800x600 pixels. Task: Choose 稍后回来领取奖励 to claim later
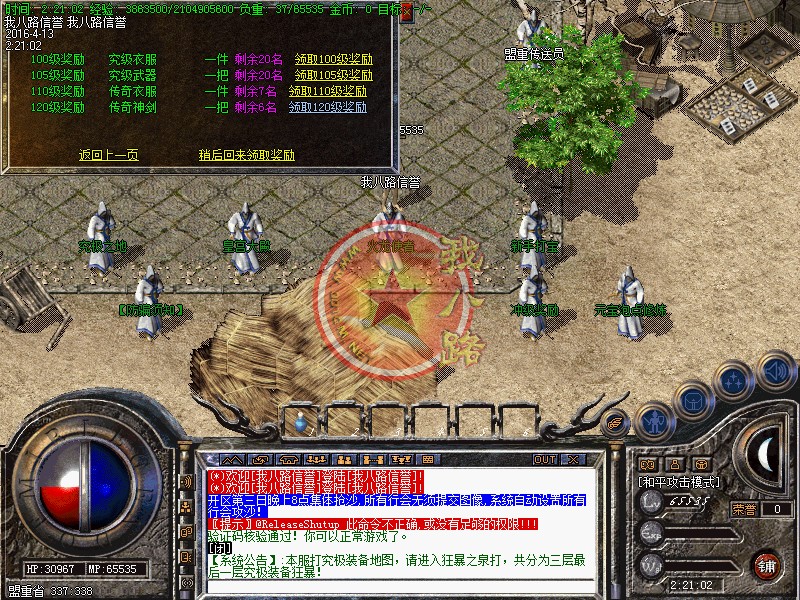(x=246, y=155)
